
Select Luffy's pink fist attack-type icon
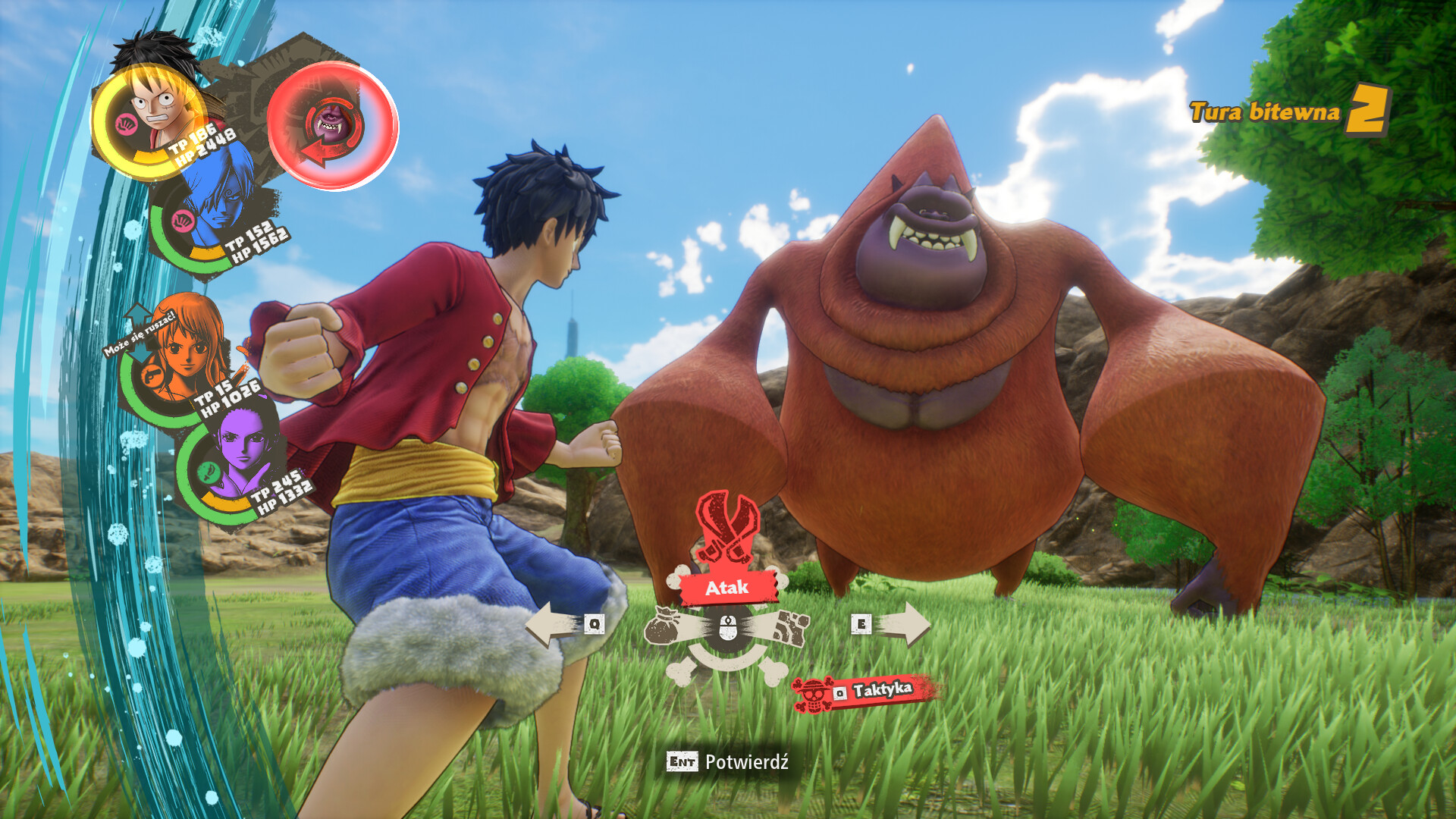[x=127, y=123]
